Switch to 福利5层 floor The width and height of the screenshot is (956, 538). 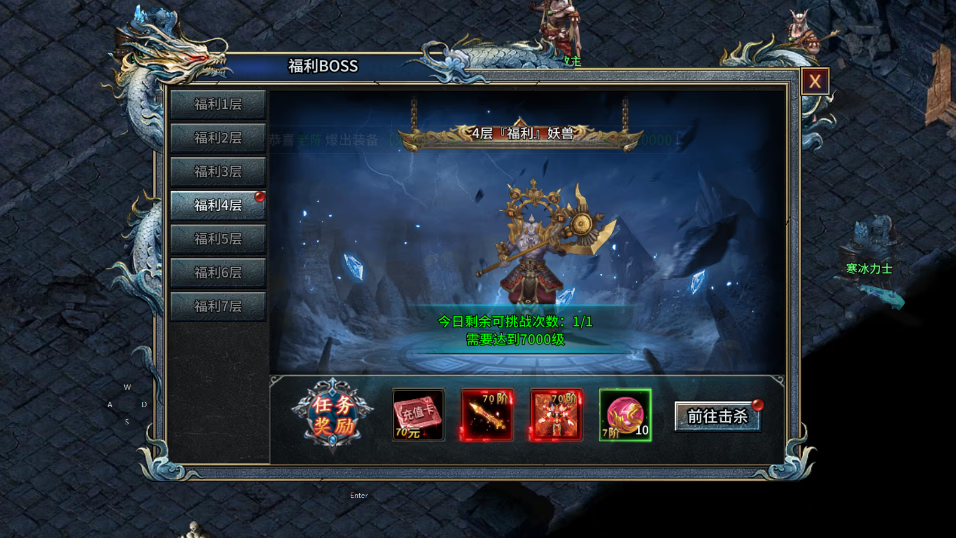click(218, 239)
